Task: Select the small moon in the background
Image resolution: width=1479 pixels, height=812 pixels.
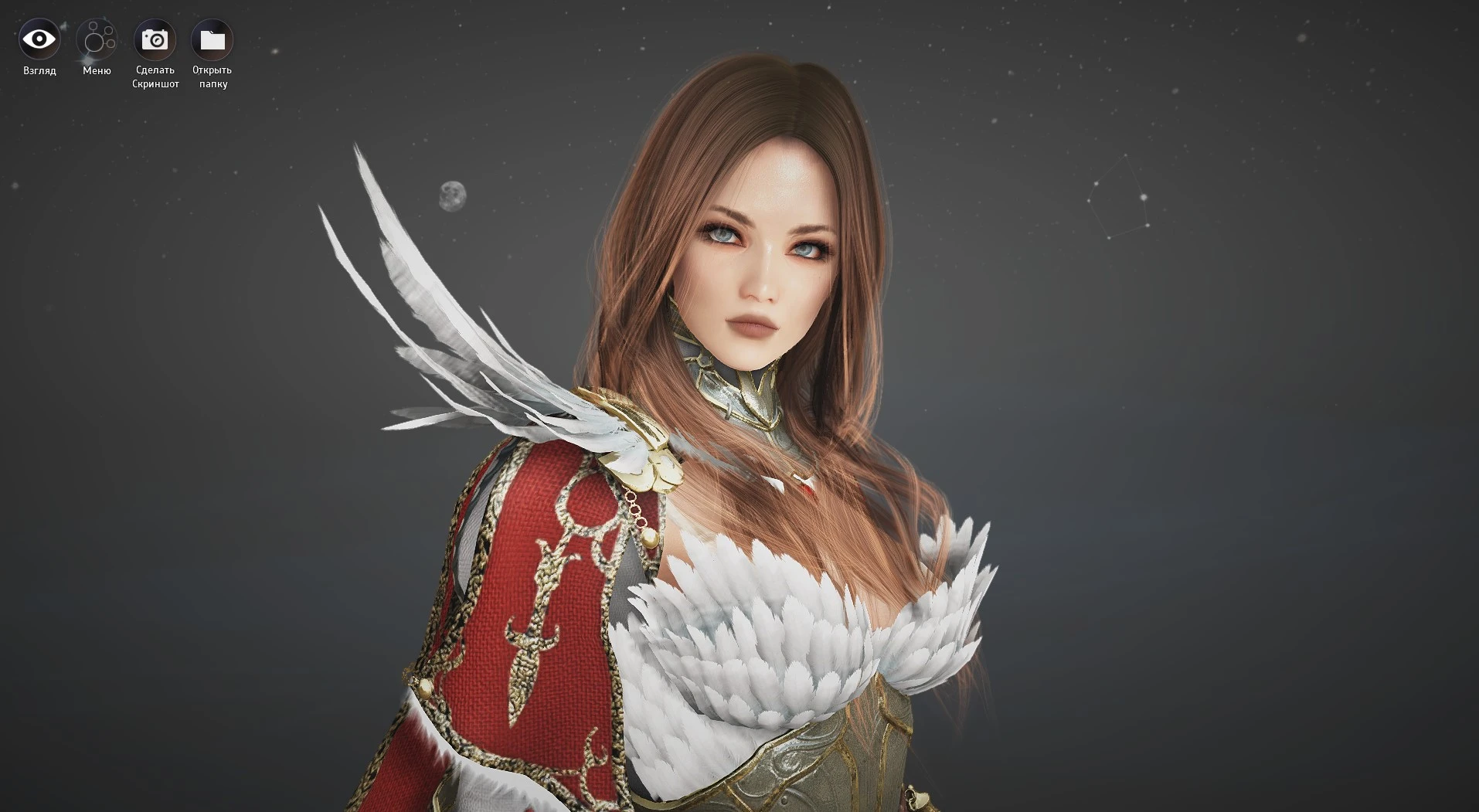Action: 452,195
